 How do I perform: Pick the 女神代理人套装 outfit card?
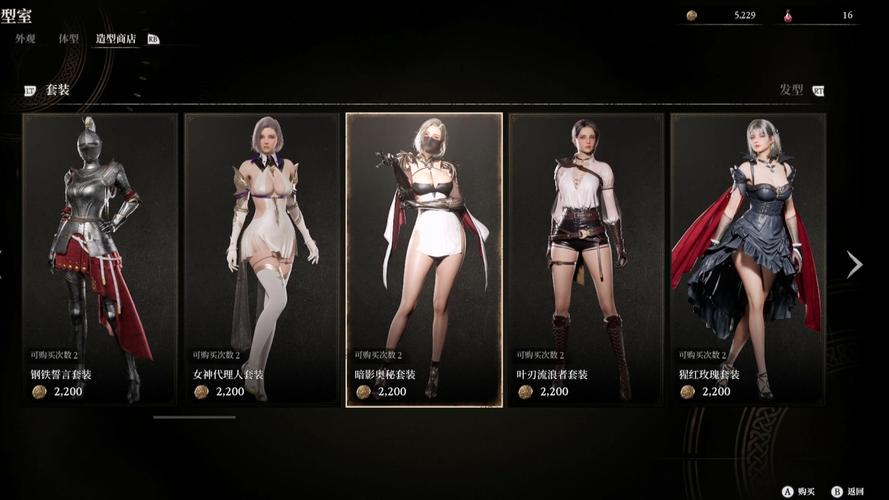pos(262,259)
